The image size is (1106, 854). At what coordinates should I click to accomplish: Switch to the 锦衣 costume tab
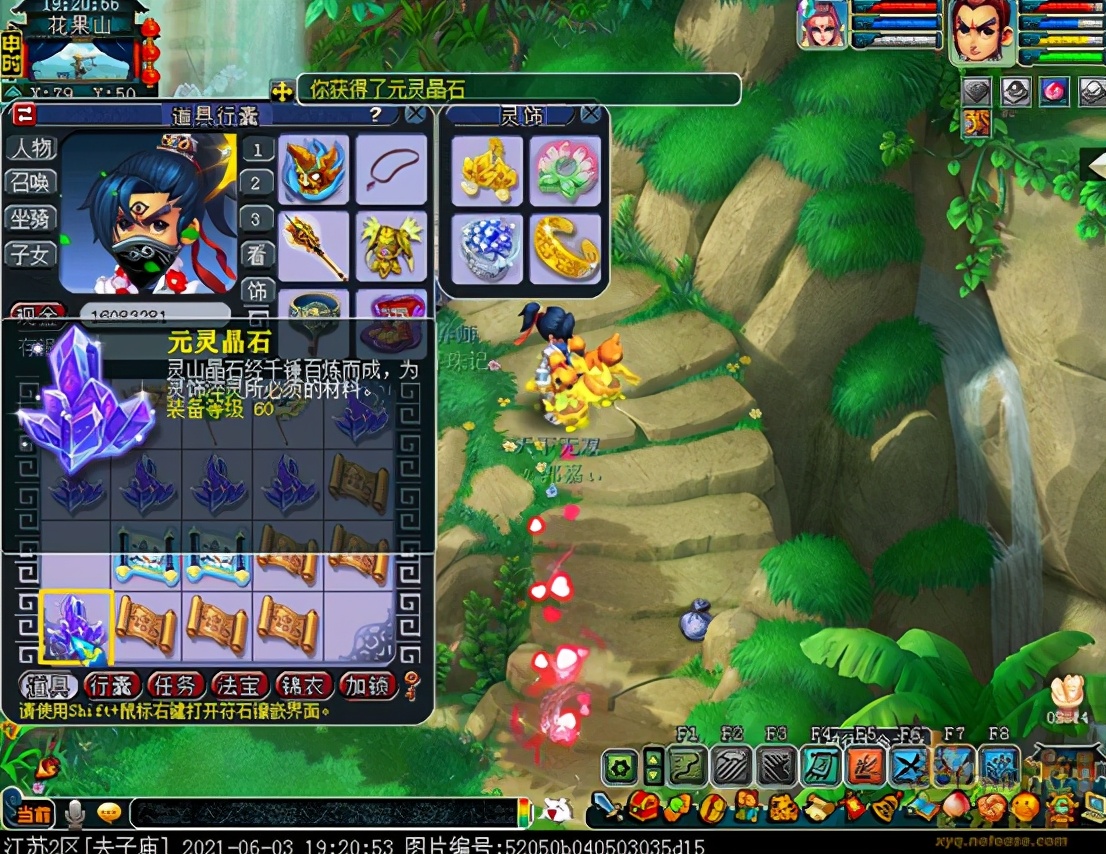tap(304, 685)
